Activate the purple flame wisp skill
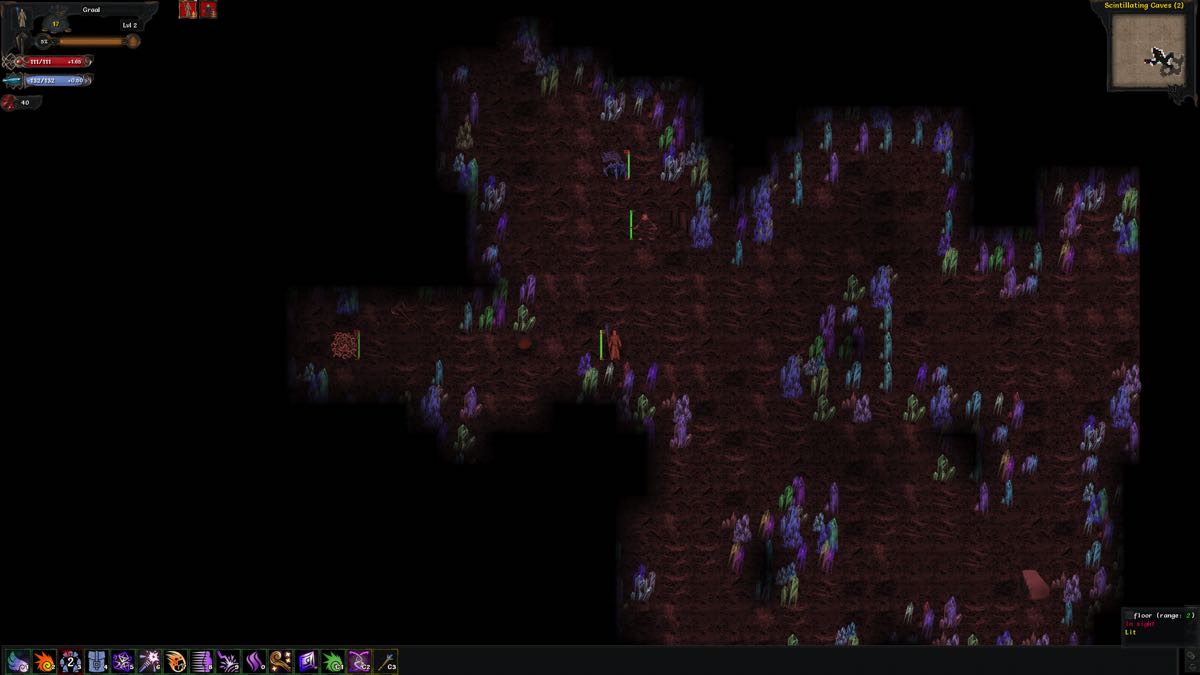The image size is (1200, 675). point(254,661)
